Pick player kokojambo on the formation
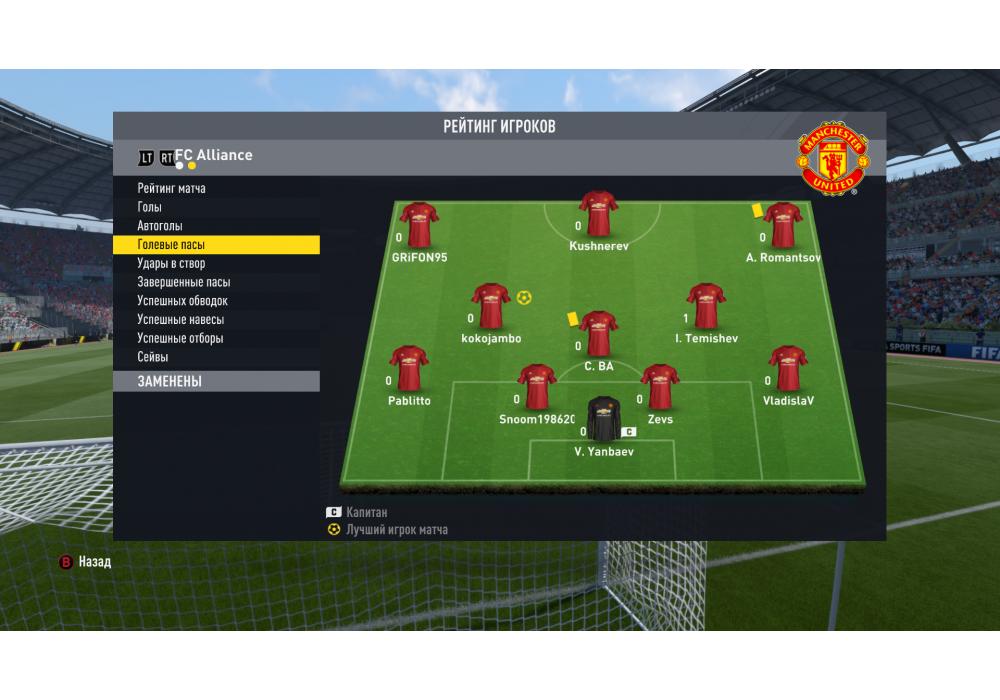The height and width of the screenshot is (700, 1000). (491, 306)
